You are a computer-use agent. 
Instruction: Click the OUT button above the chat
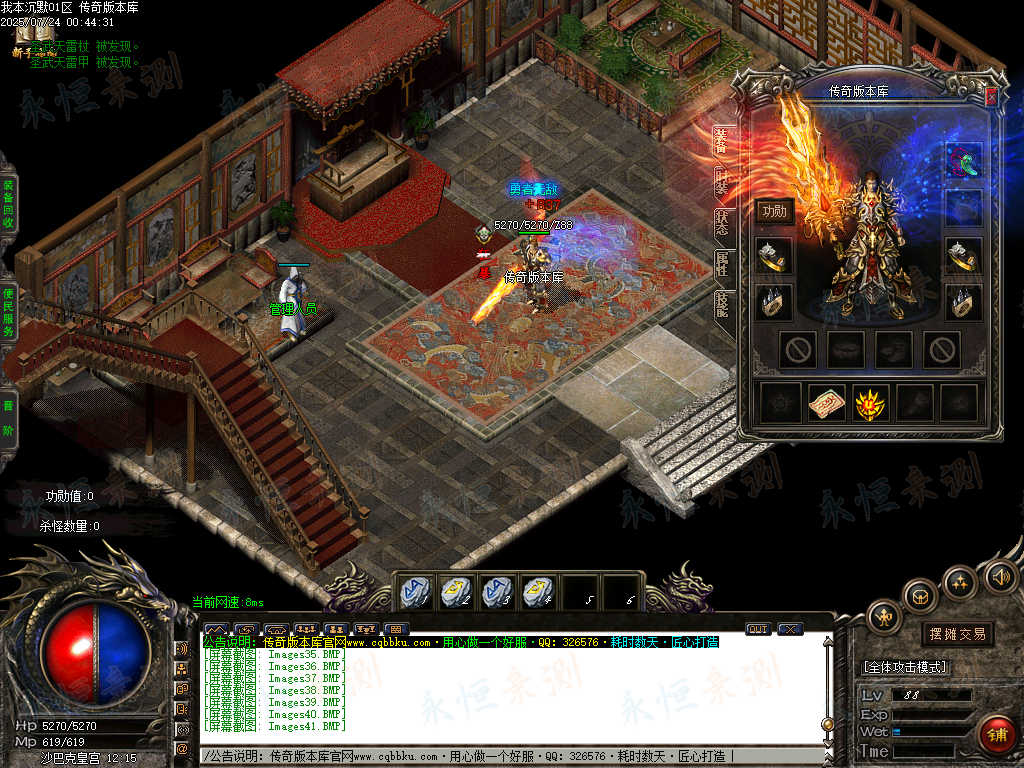tap(758, 629)
